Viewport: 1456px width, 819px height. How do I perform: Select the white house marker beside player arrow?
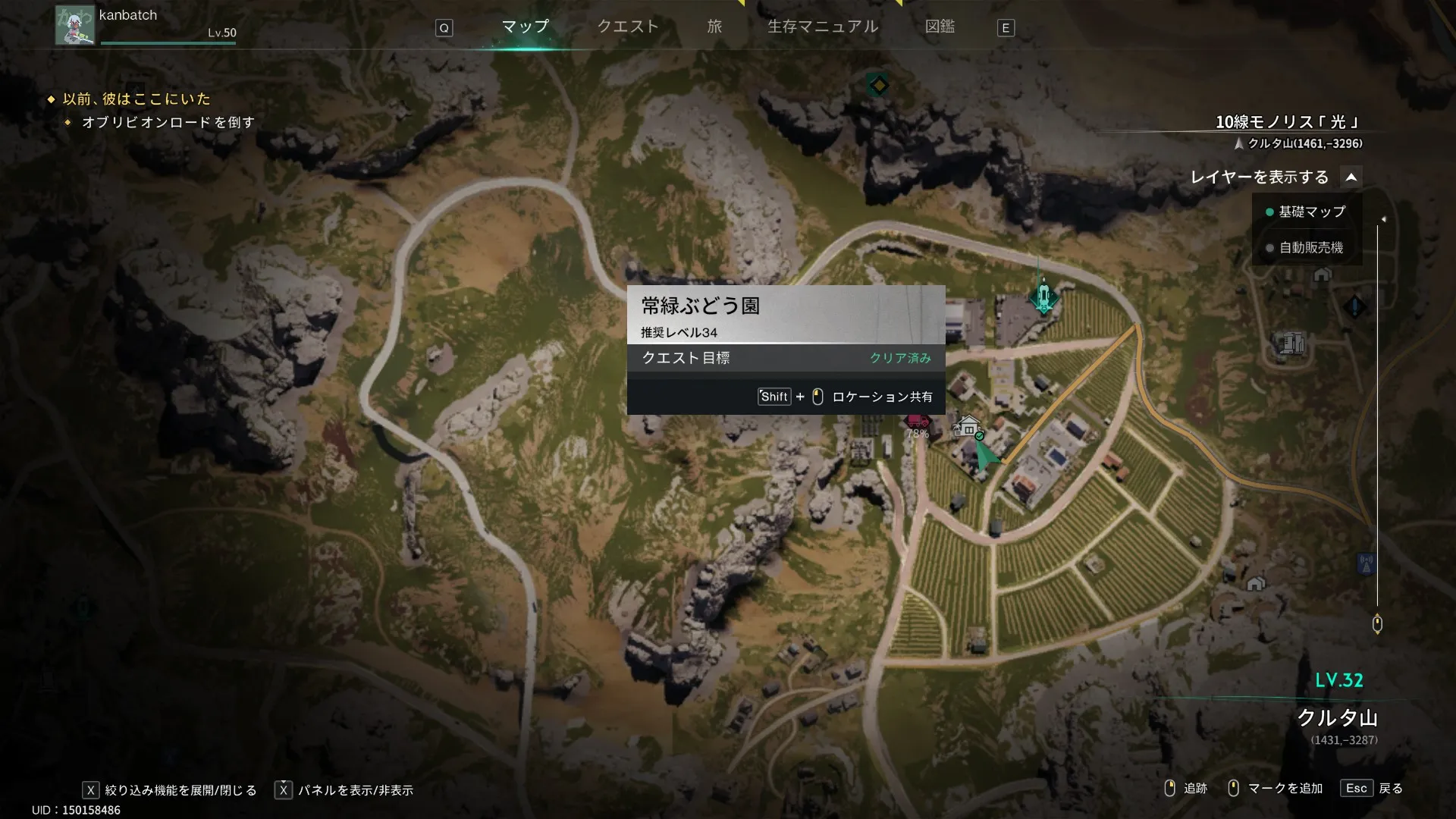(968, 427)
